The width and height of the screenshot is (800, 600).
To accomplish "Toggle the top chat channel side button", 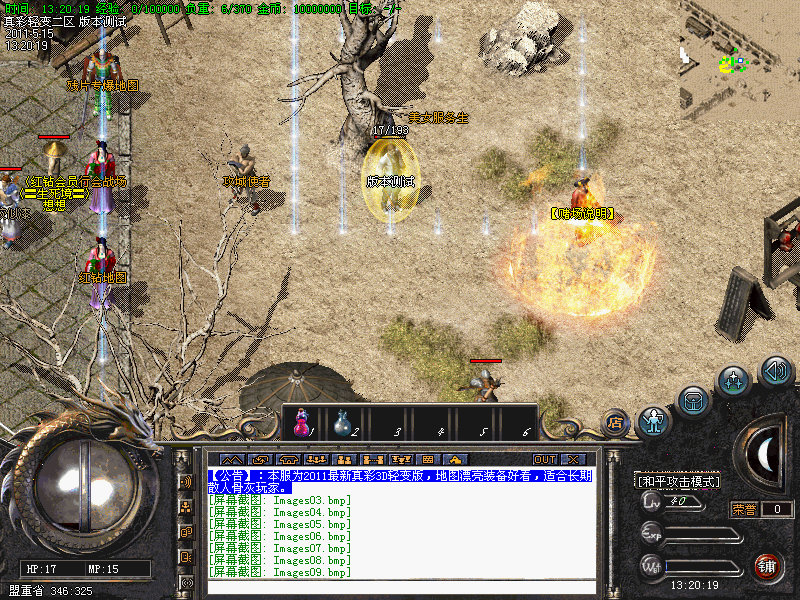I will tap(186, 481).
